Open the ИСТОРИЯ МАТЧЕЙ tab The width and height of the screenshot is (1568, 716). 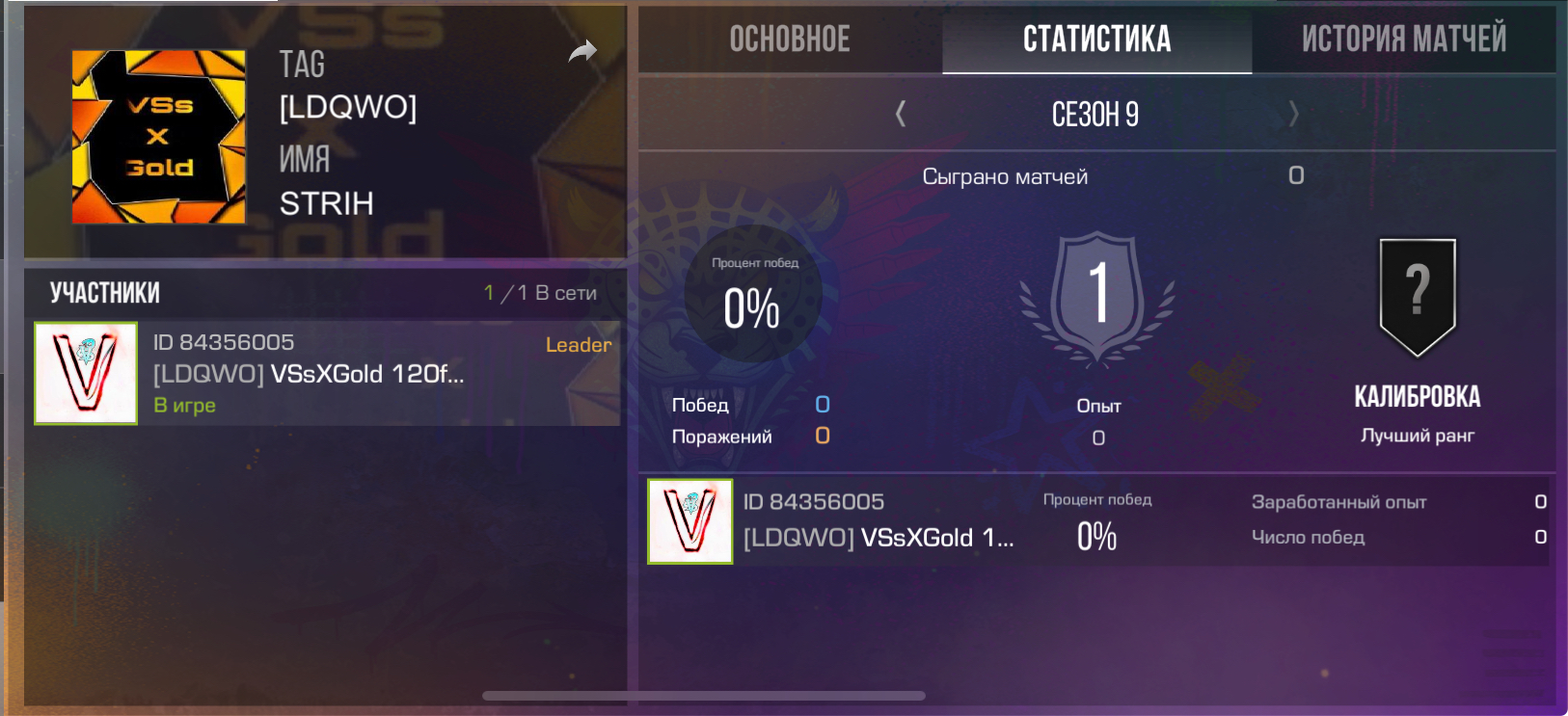(1403, 40)
